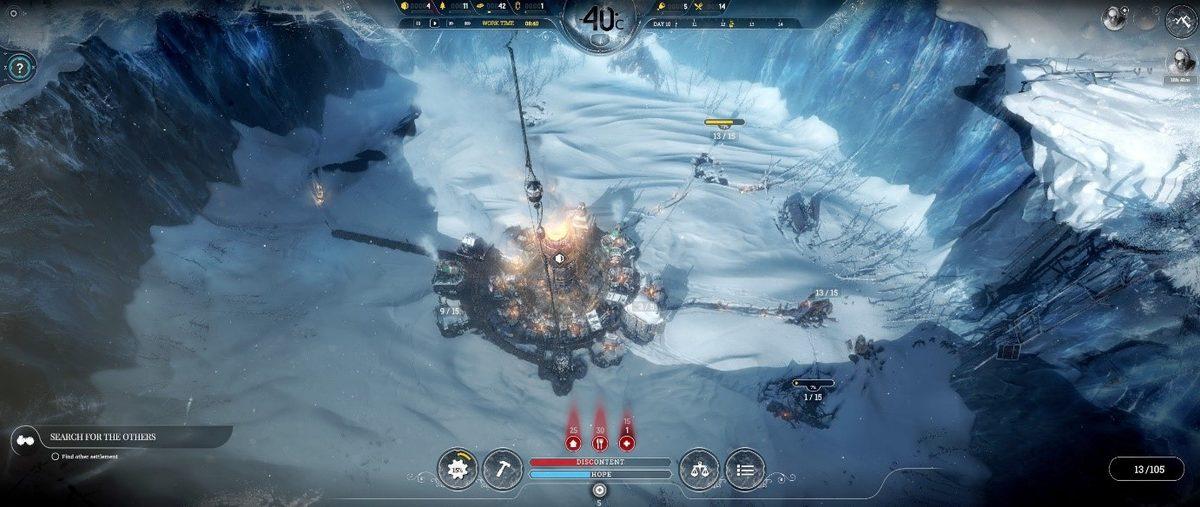Open the construction hammer menu
This screenshot has height=507, width=1200.
click(502, 468)
